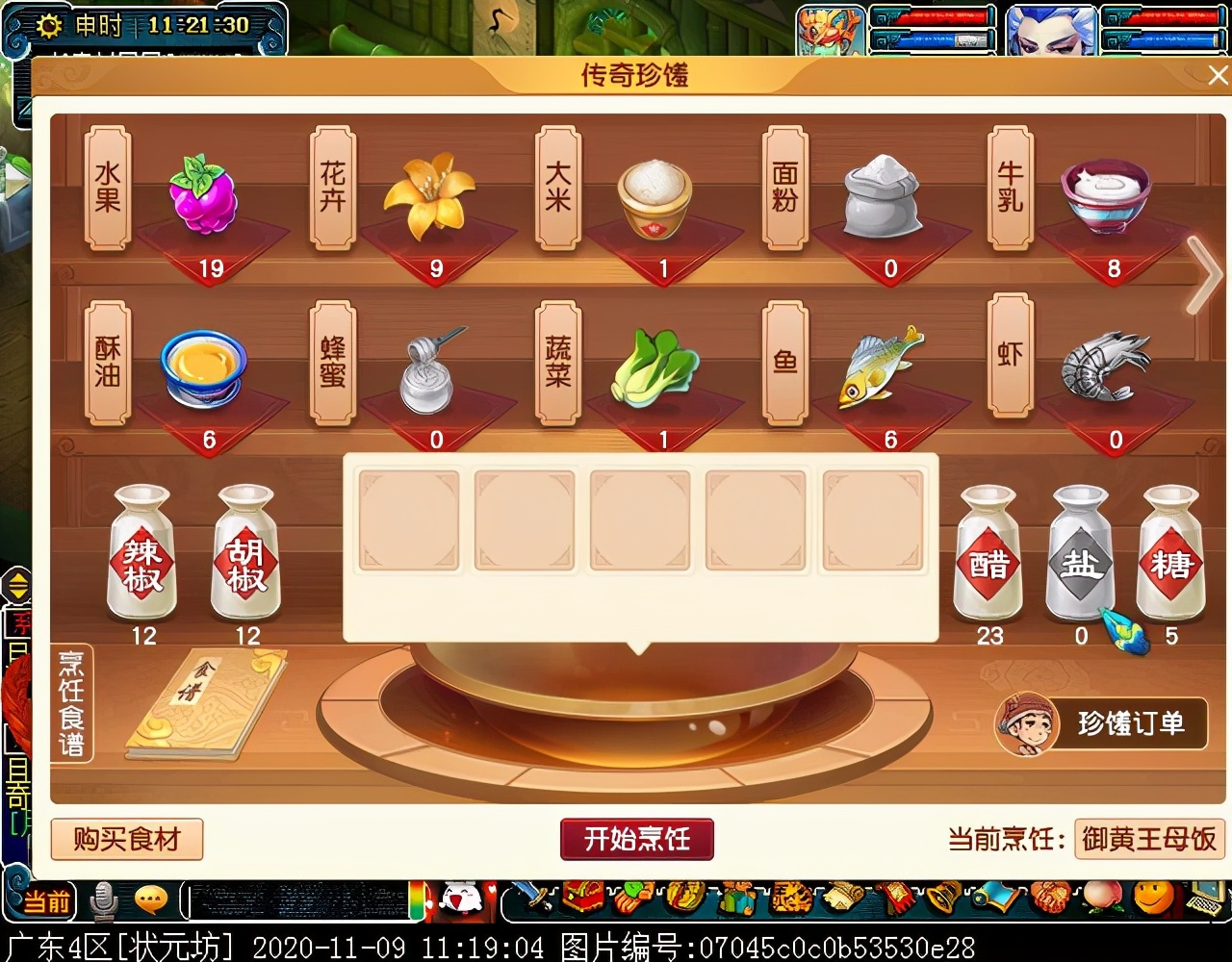Pick the bowl of rice ingredient
Image resolution: width=1232 pixels, height=962 pixels.
(x=654, y=198)
